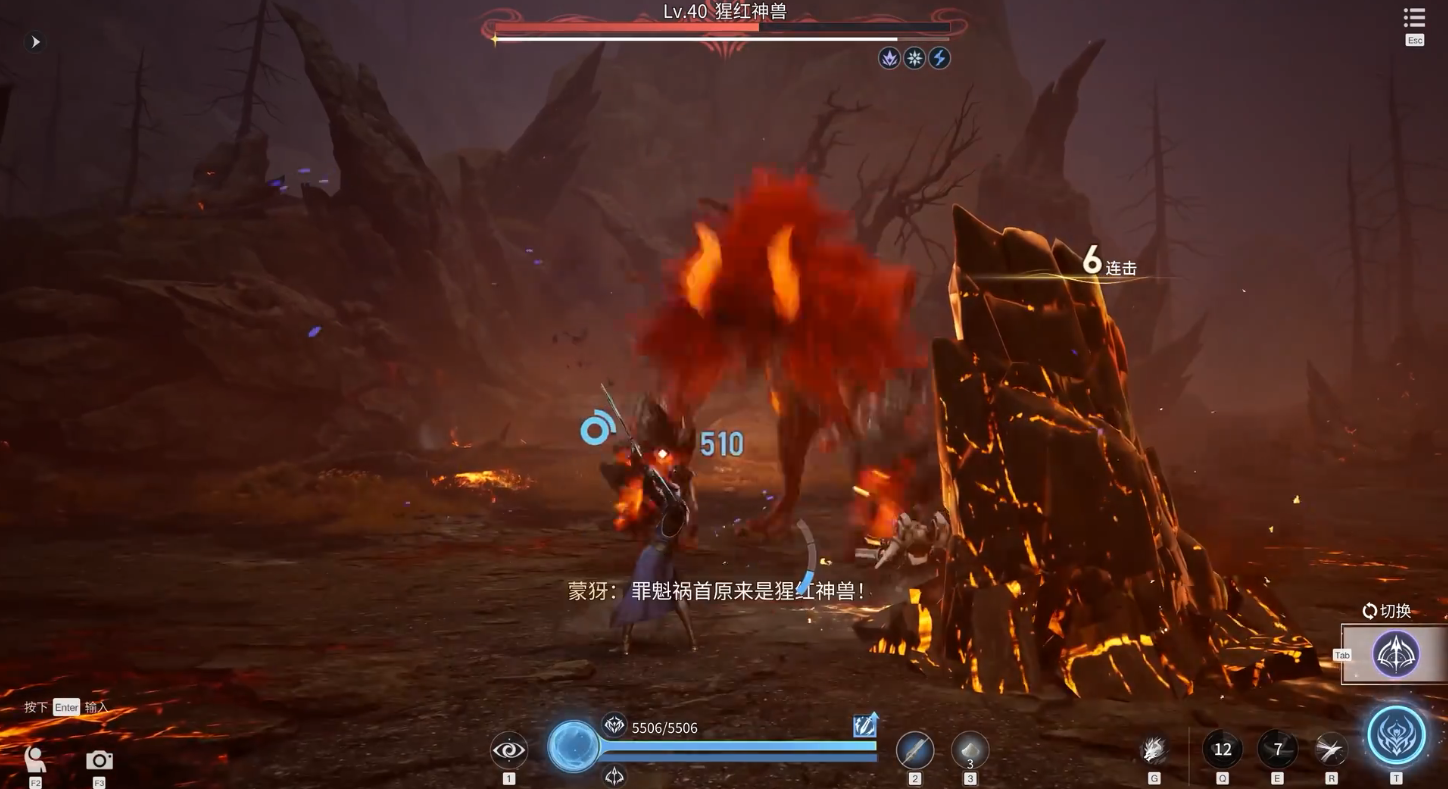
Task: Select the camera screenshot icon (F3)
Action: tap(98, 760)
